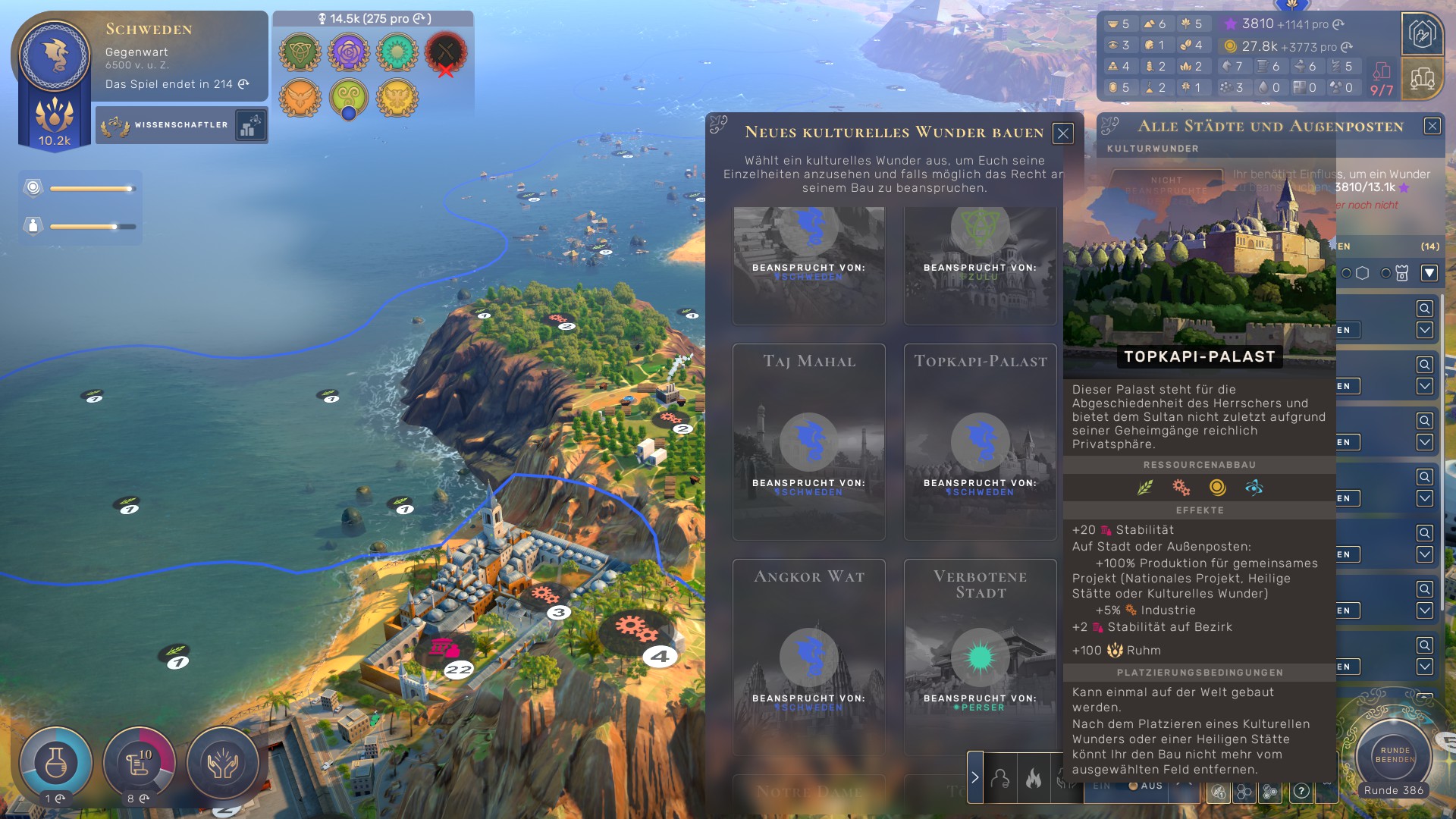
Task: Close the Neues kulturelles Wunder bauen panel
Action: 1062,133
